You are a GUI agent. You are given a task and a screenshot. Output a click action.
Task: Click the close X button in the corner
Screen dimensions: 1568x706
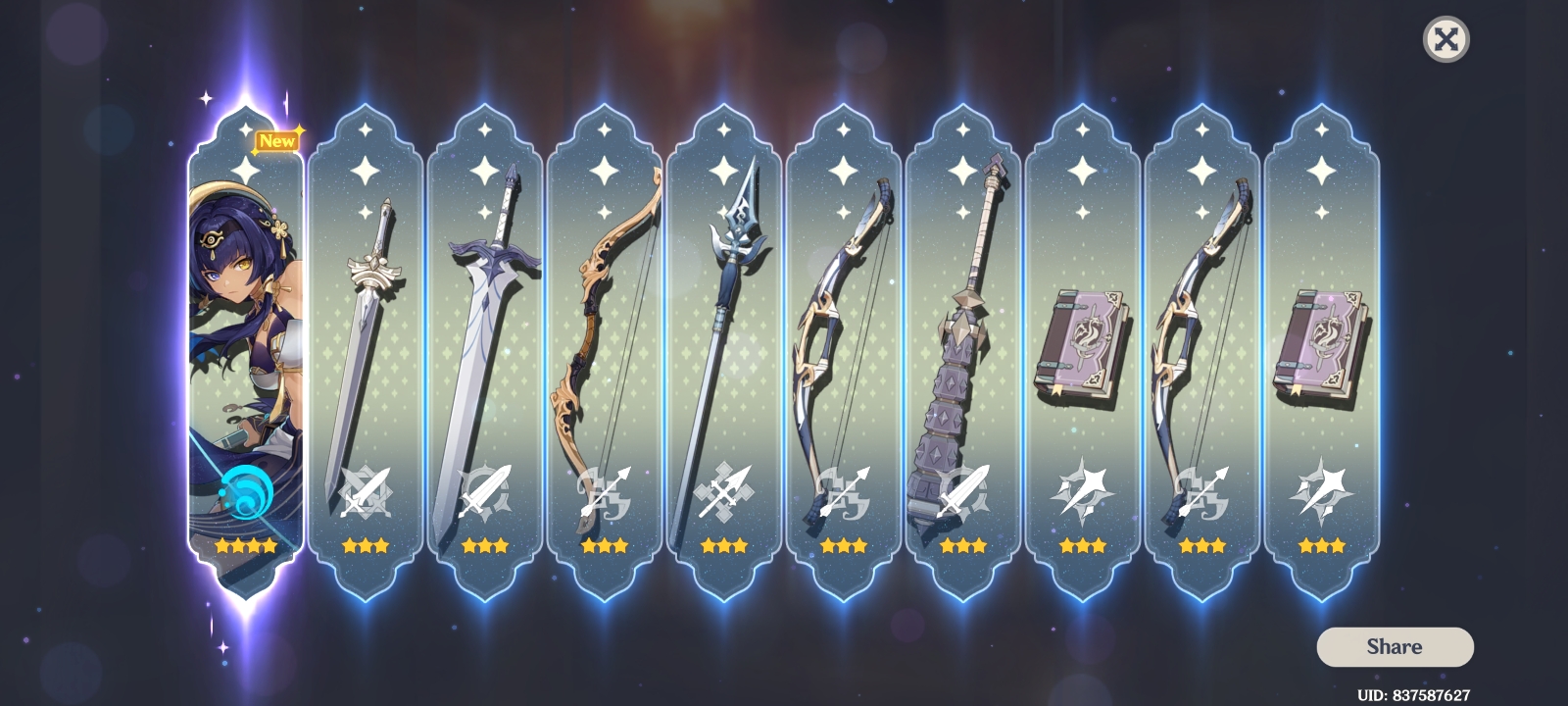click(1447, 39)
